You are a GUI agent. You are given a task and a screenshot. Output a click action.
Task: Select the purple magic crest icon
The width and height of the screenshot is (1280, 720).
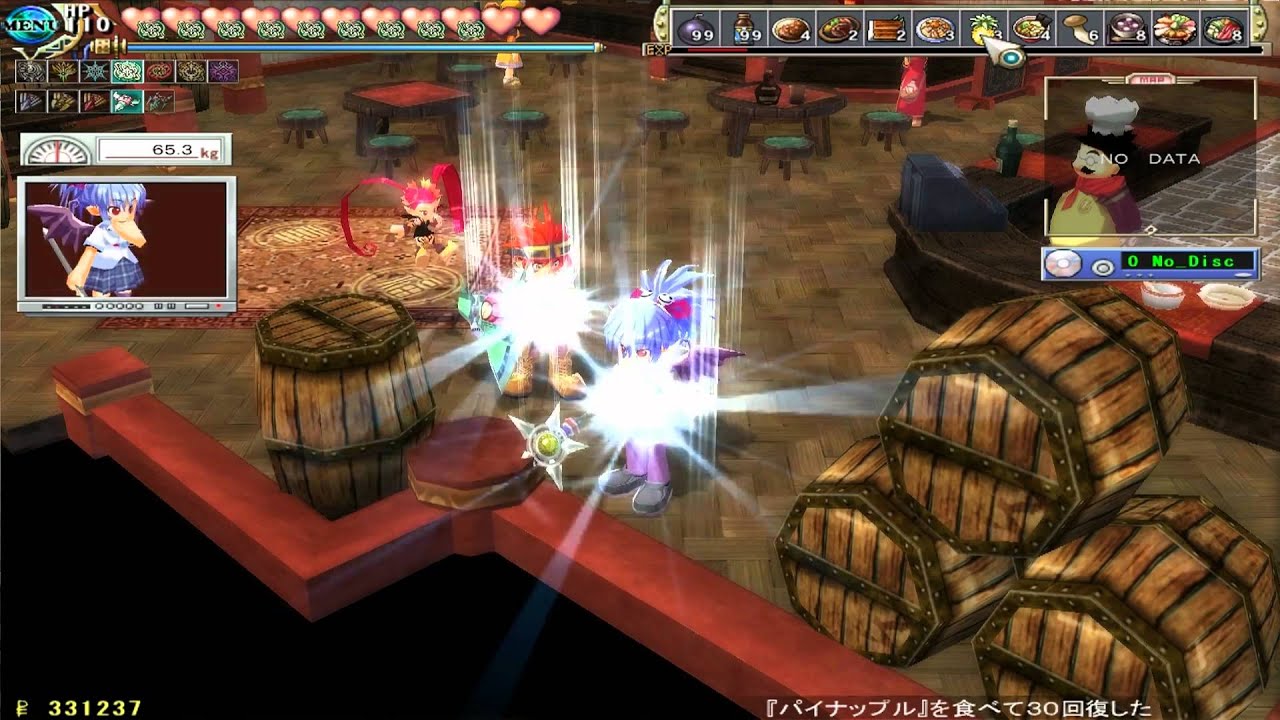(222, 71)
